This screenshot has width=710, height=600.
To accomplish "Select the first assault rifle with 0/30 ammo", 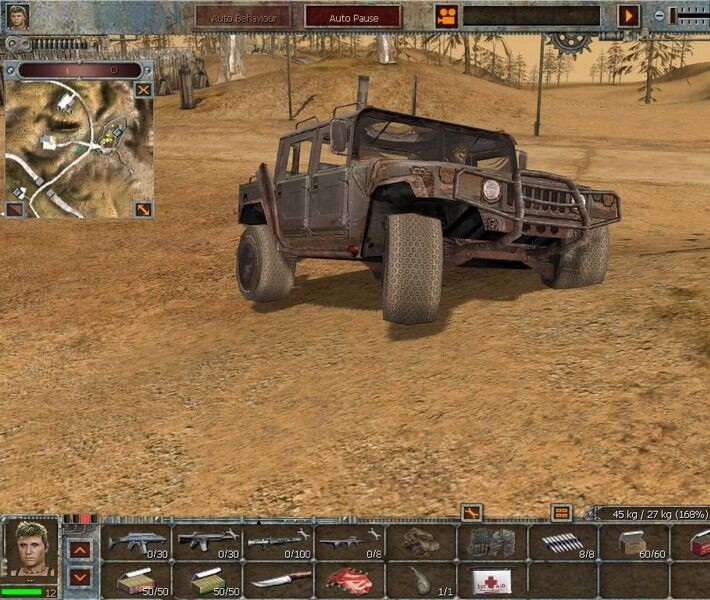I will [137, 543].
